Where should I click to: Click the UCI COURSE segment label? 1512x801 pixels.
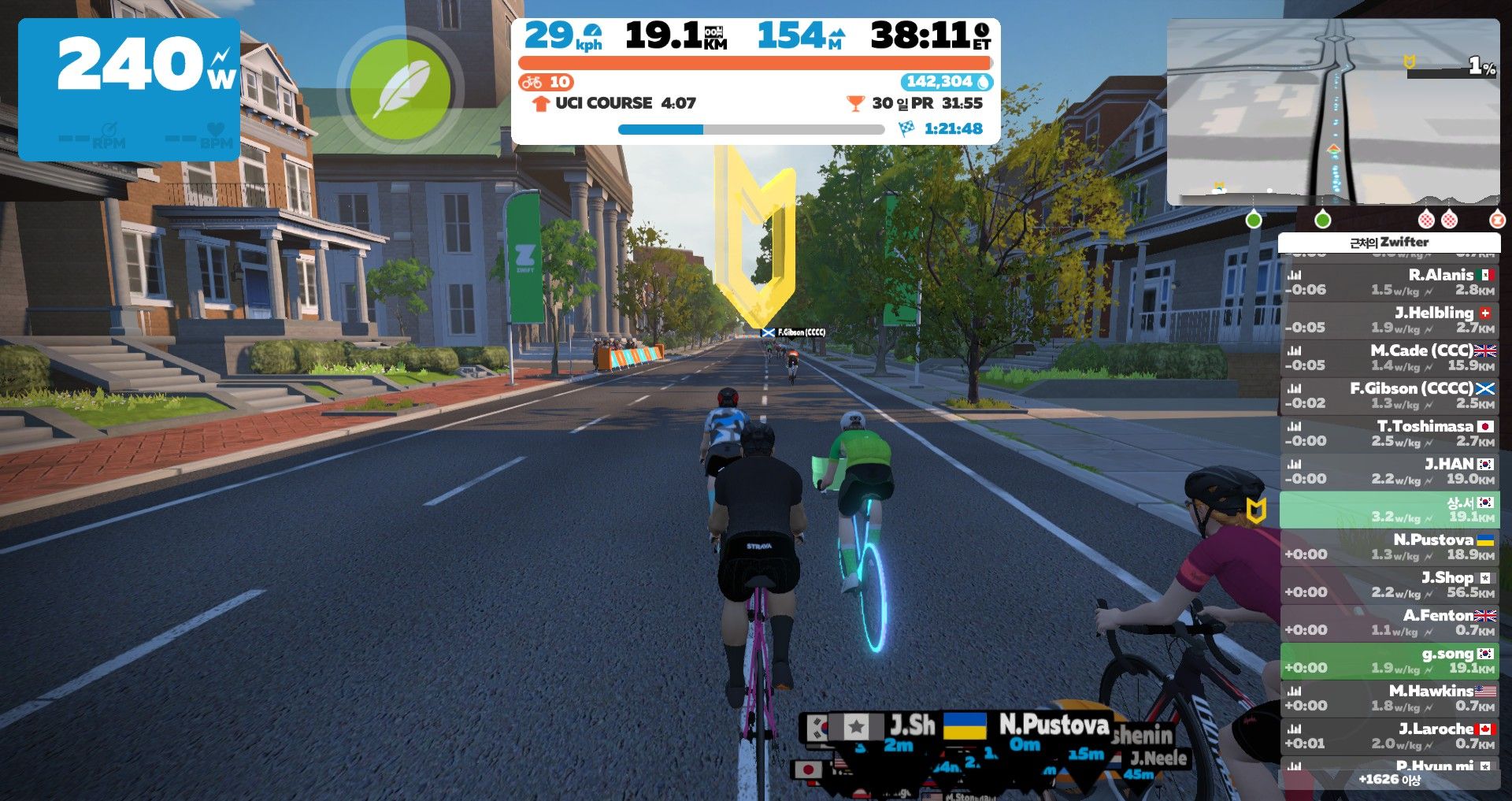pos(603,103)
